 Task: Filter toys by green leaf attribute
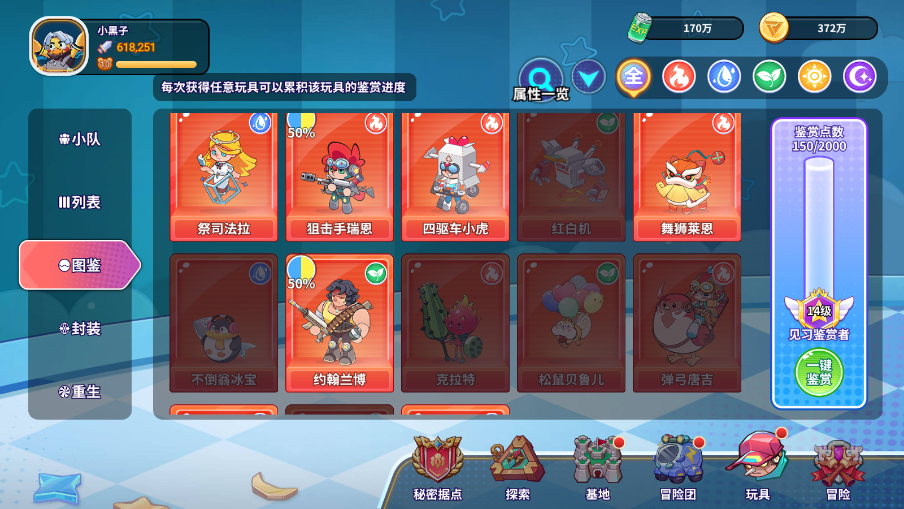tap(769, 76)
